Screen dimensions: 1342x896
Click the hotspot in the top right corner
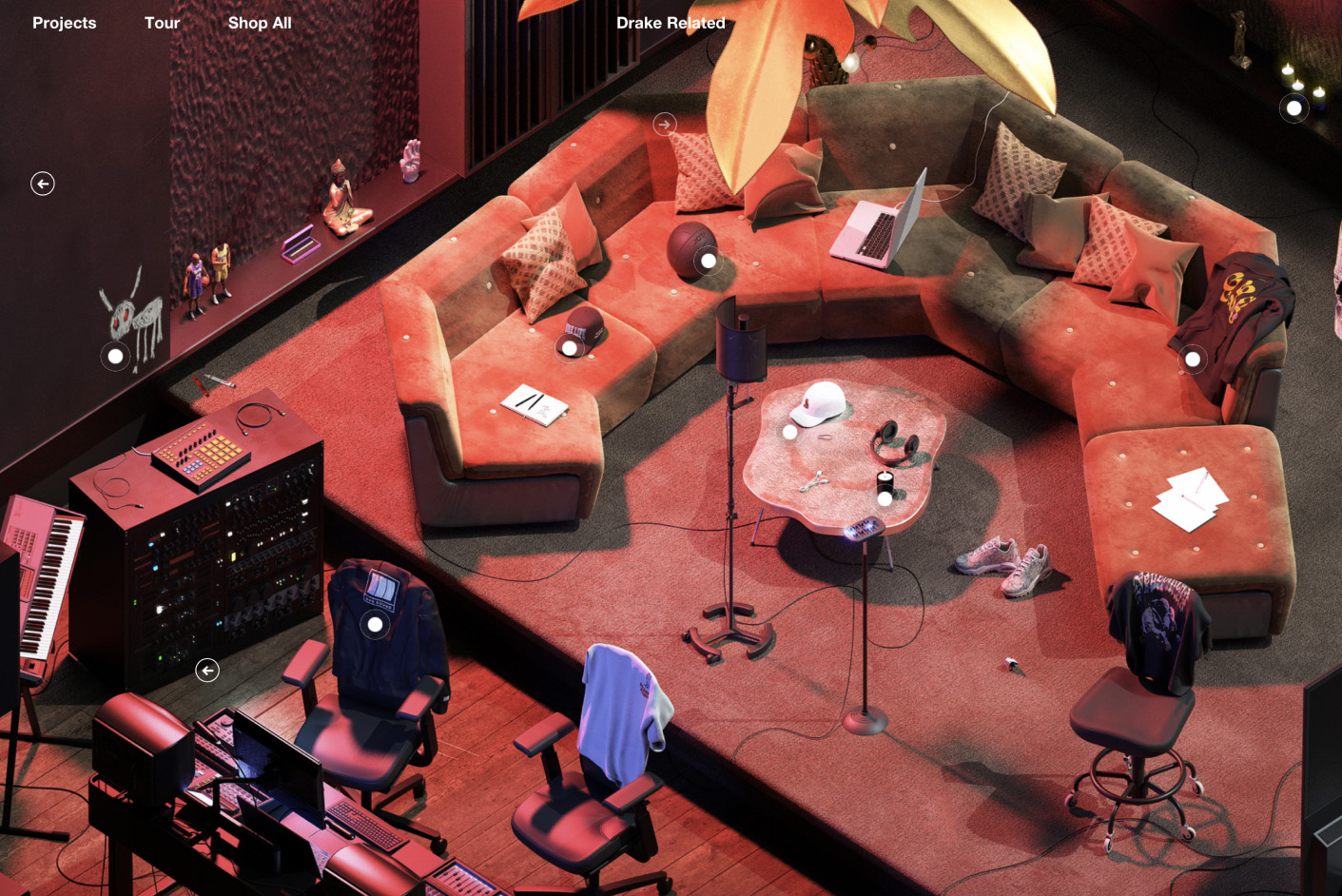pyautogui.click(x=1293, y=107)
